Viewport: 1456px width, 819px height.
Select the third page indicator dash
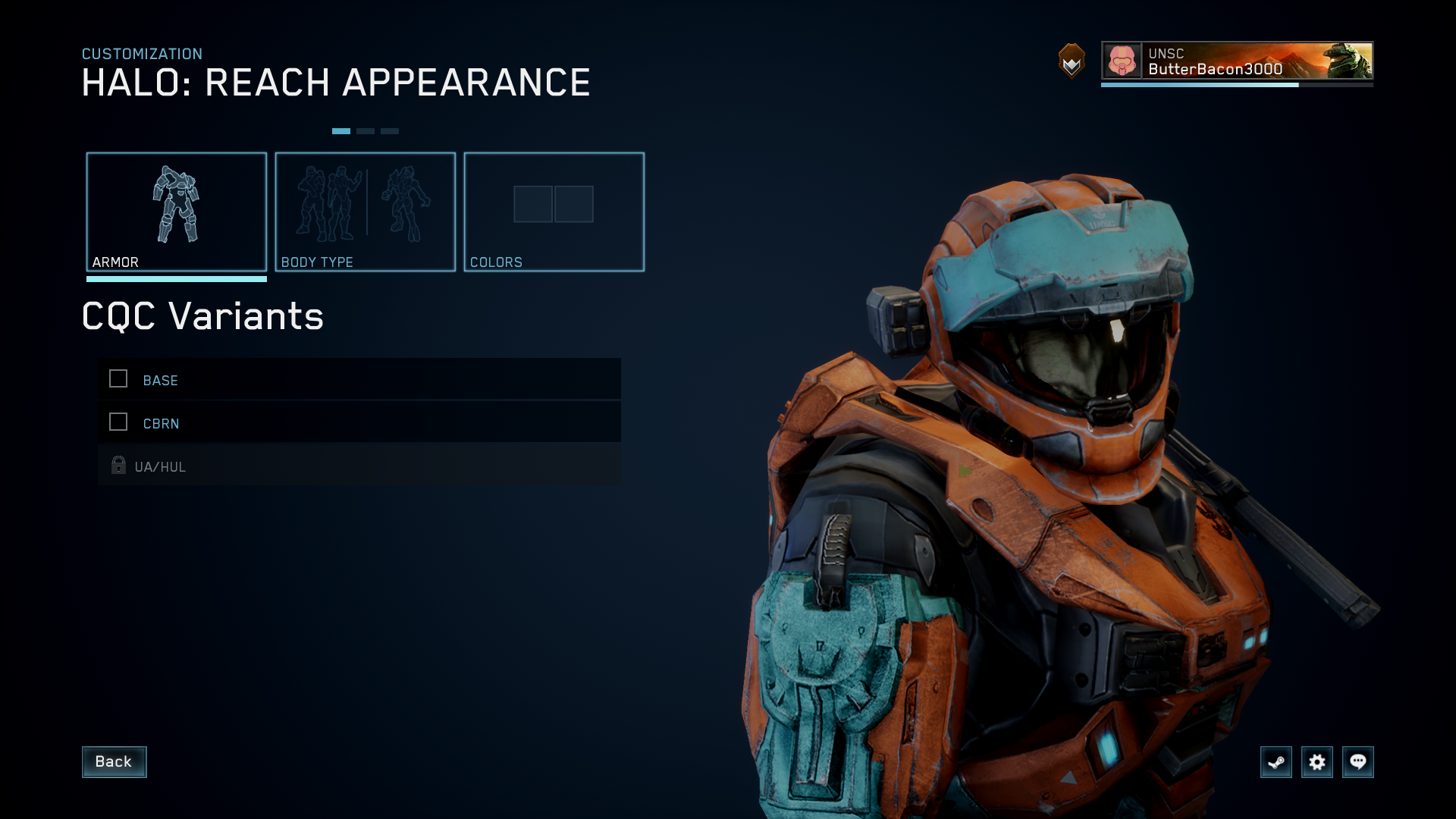point(389,130)
